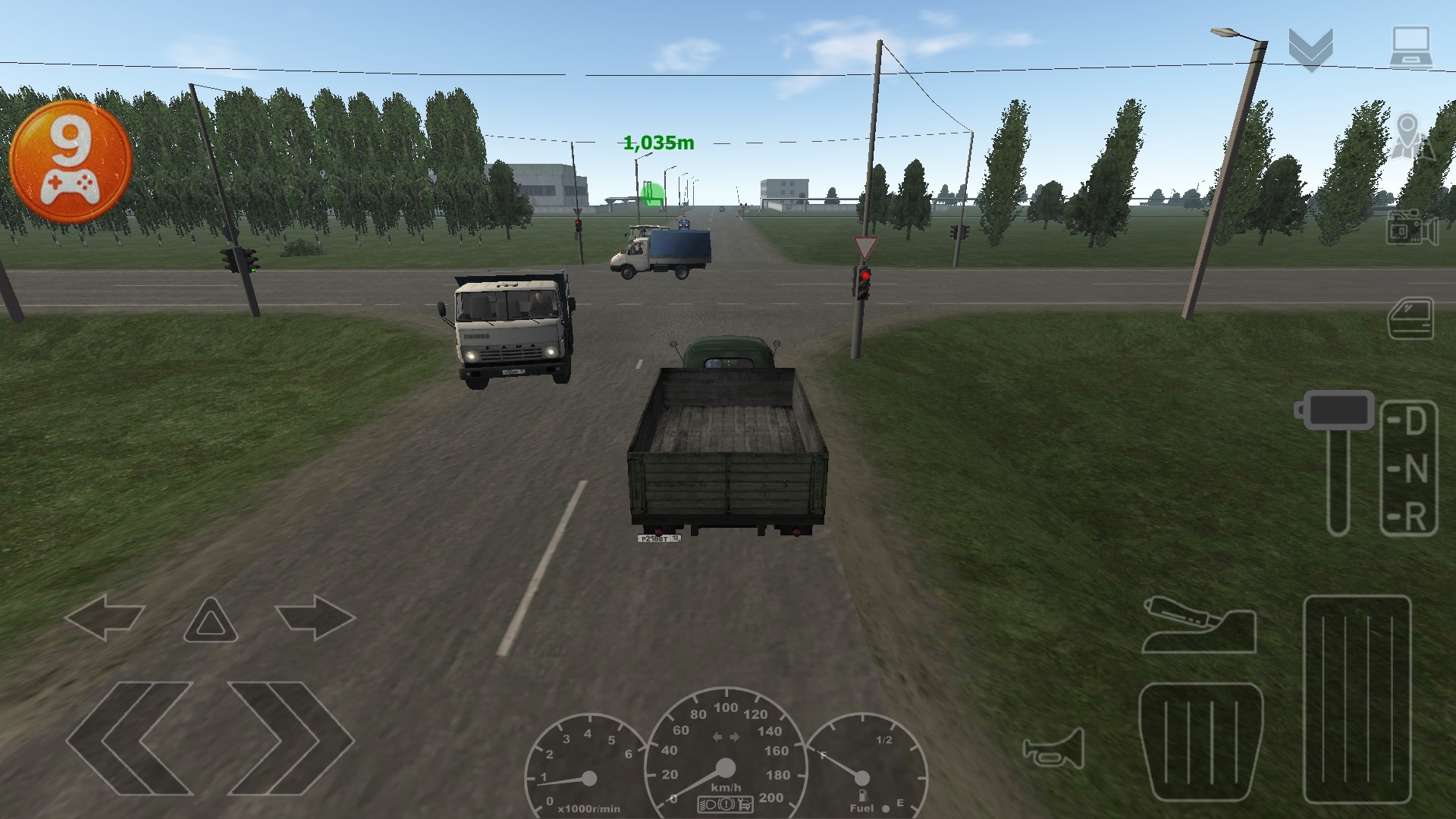Open the laptop menu icon
Screen dimensions: 1456x819
point(1410,49)
